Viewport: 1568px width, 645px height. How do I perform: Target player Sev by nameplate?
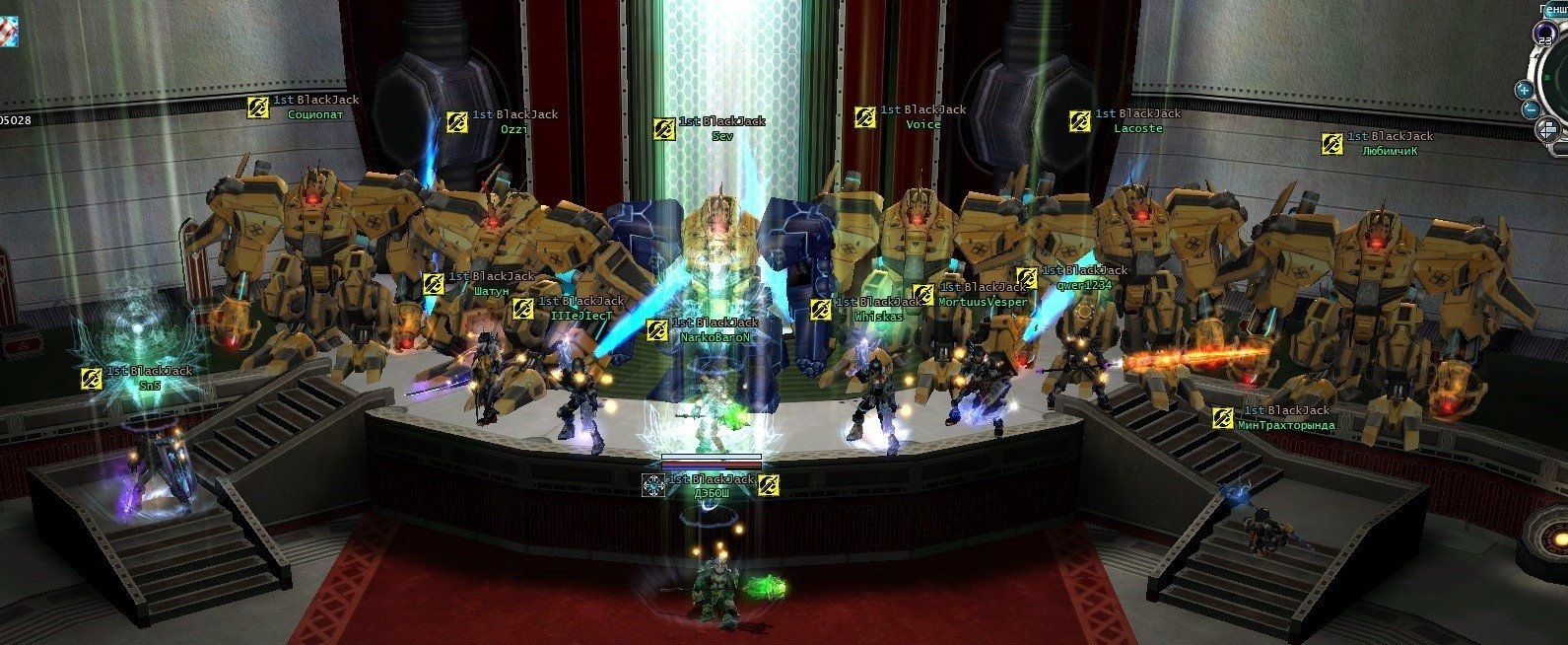pos(722,137)
